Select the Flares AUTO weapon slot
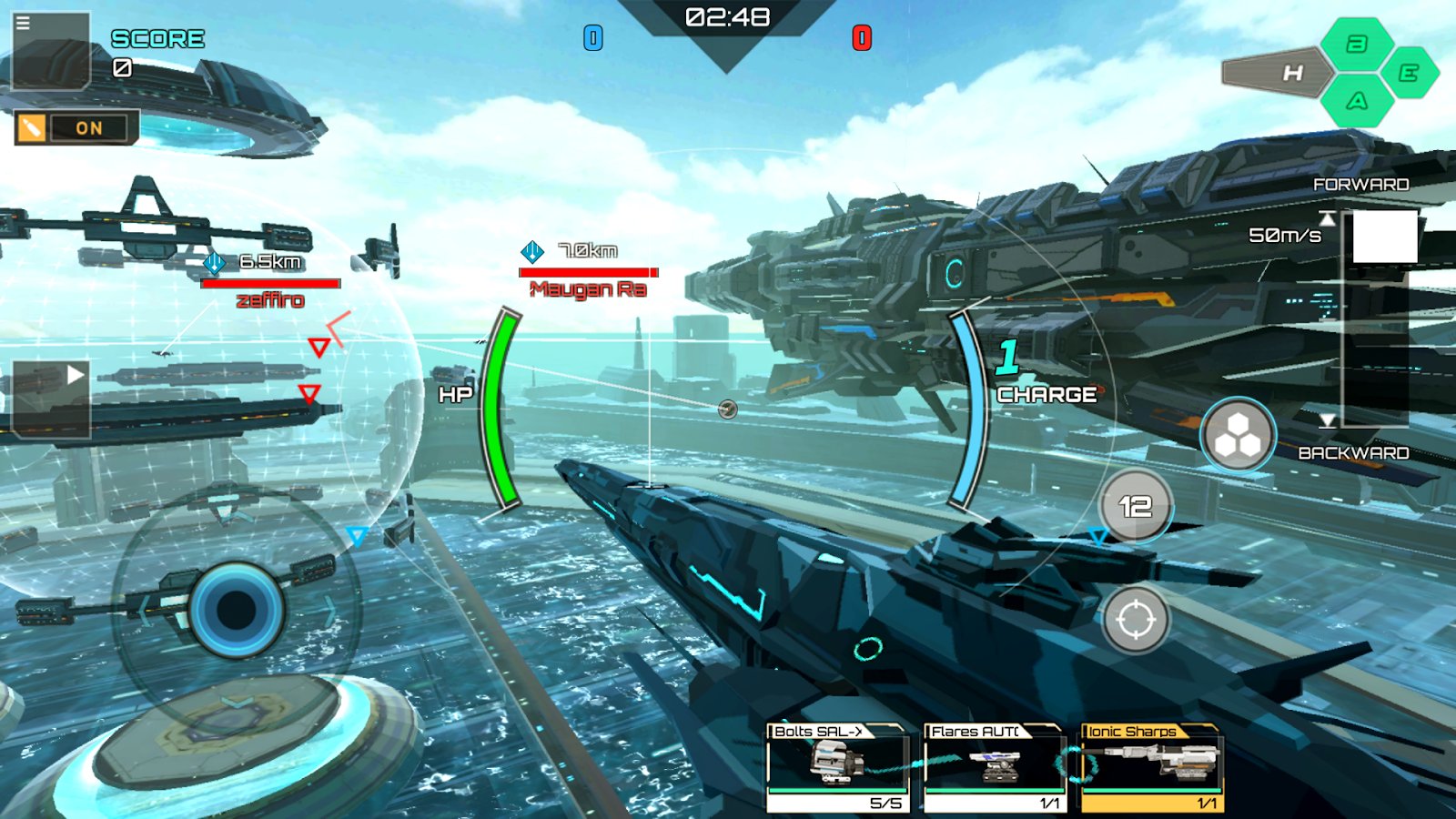Screen dimensions: 1456x819 (995, 766)
